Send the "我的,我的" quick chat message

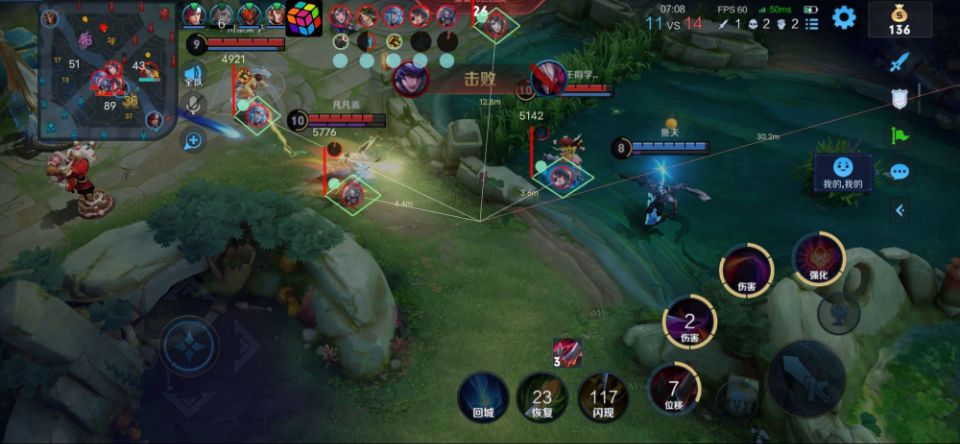843,172
